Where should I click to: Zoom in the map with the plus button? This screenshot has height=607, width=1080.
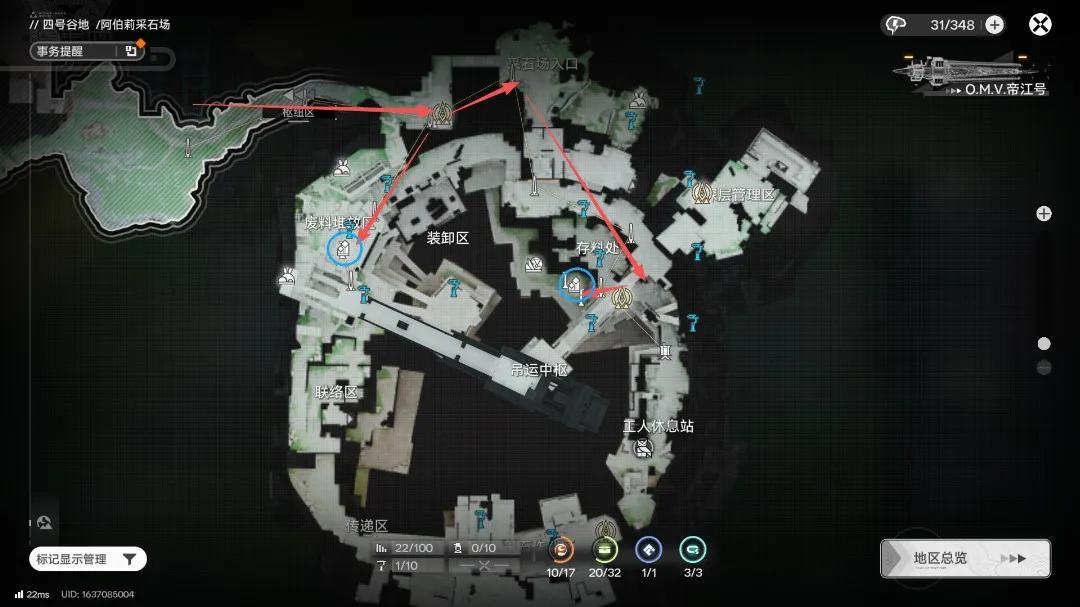pos(1044,213)
